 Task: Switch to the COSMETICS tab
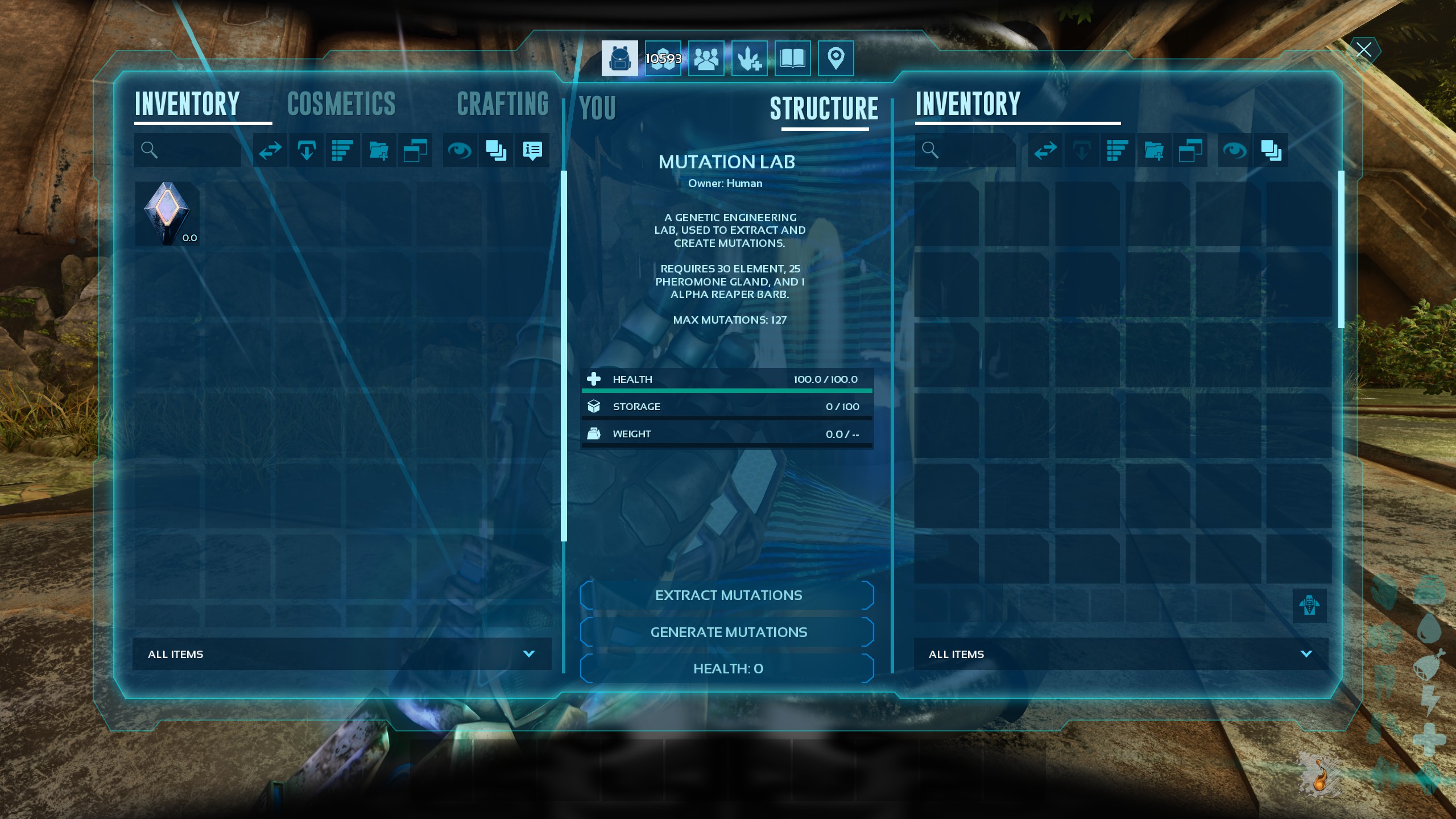tap(341, 104)
